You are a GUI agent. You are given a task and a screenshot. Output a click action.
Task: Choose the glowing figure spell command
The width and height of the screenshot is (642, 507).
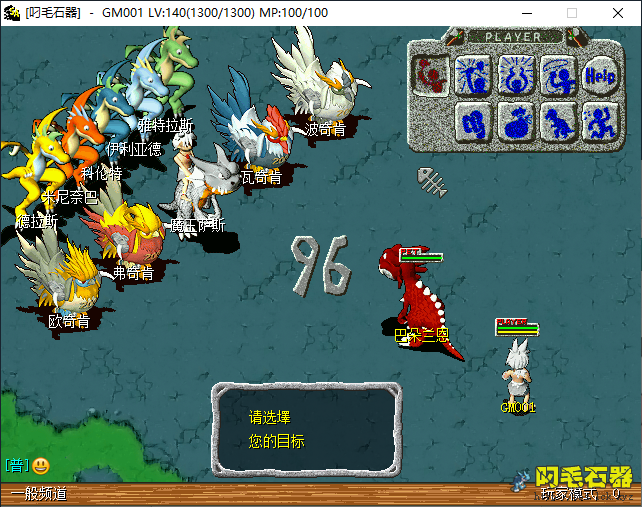coord(472,73)
